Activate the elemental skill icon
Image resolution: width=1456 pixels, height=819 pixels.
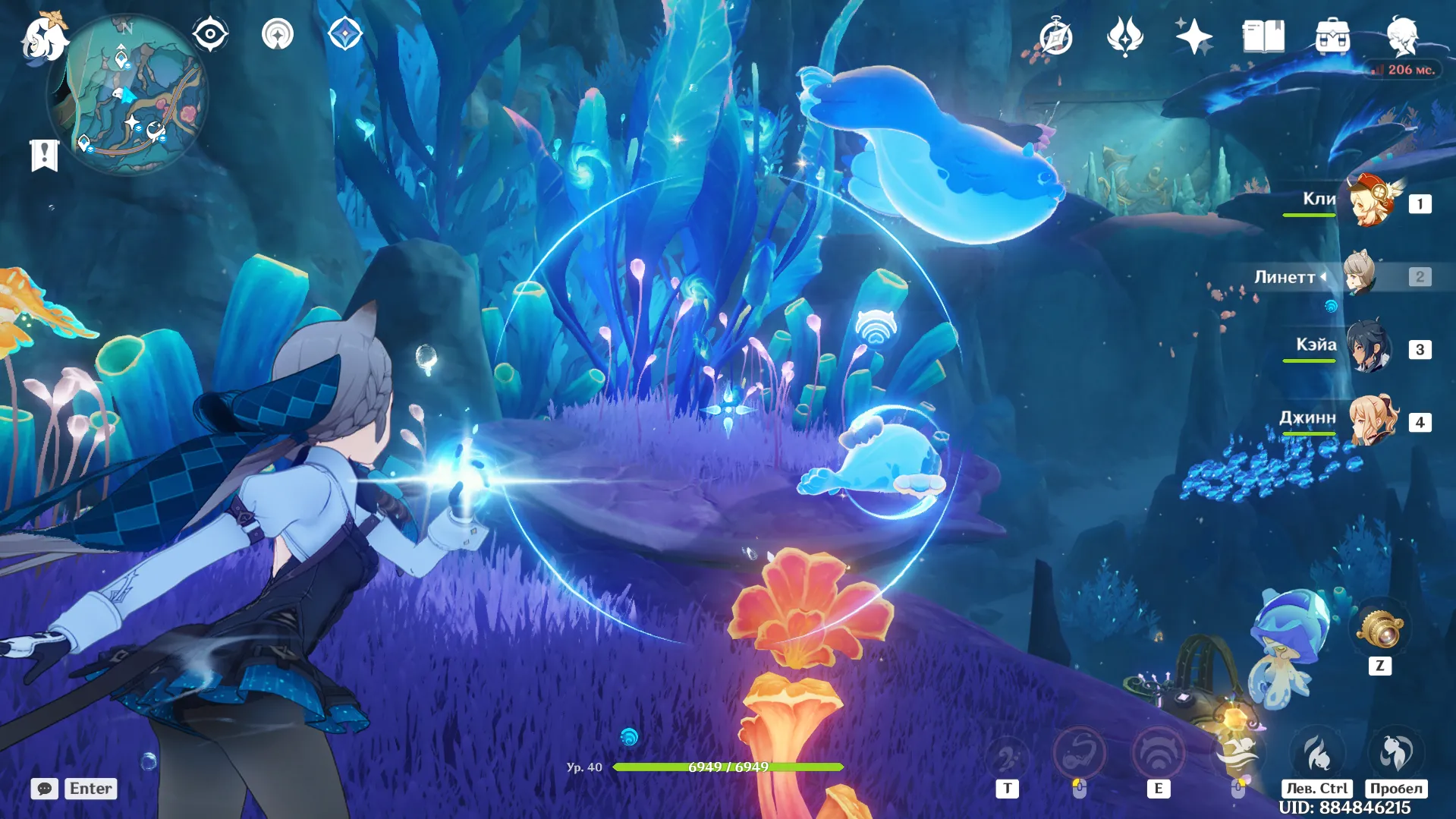[x=1158, y=753]
